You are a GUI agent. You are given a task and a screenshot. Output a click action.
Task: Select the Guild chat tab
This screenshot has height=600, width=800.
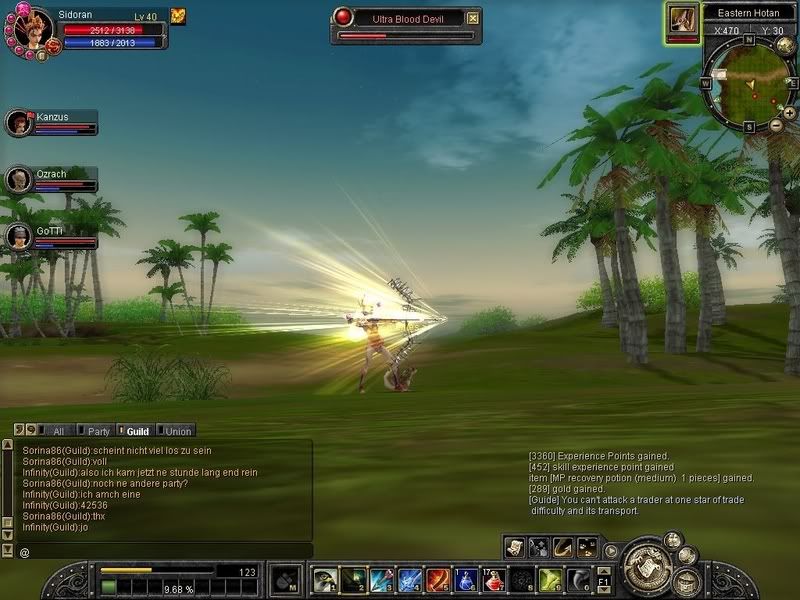click(x=136, y=431)
